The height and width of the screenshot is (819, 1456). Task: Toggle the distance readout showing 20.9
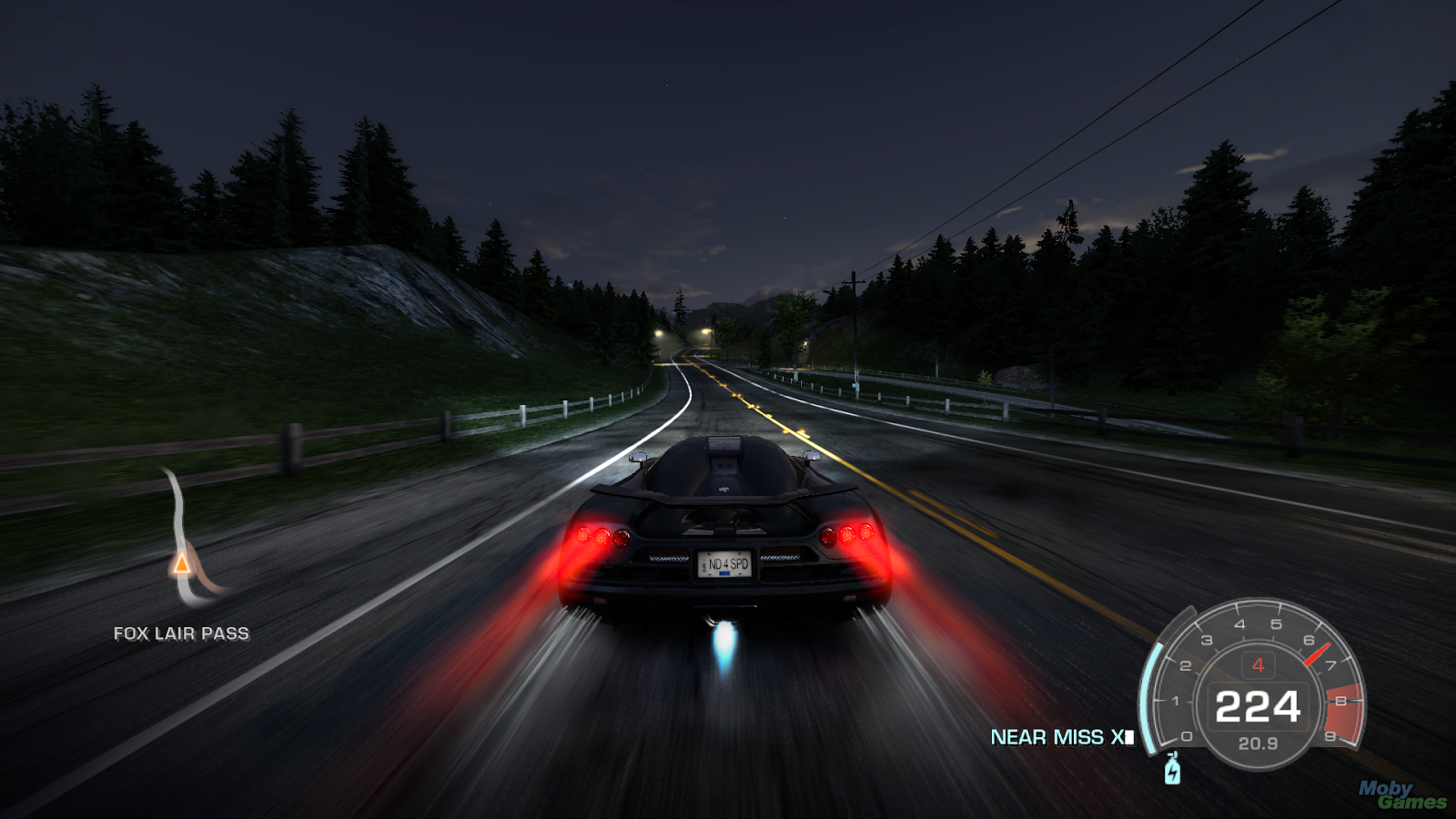[1259, 743]
